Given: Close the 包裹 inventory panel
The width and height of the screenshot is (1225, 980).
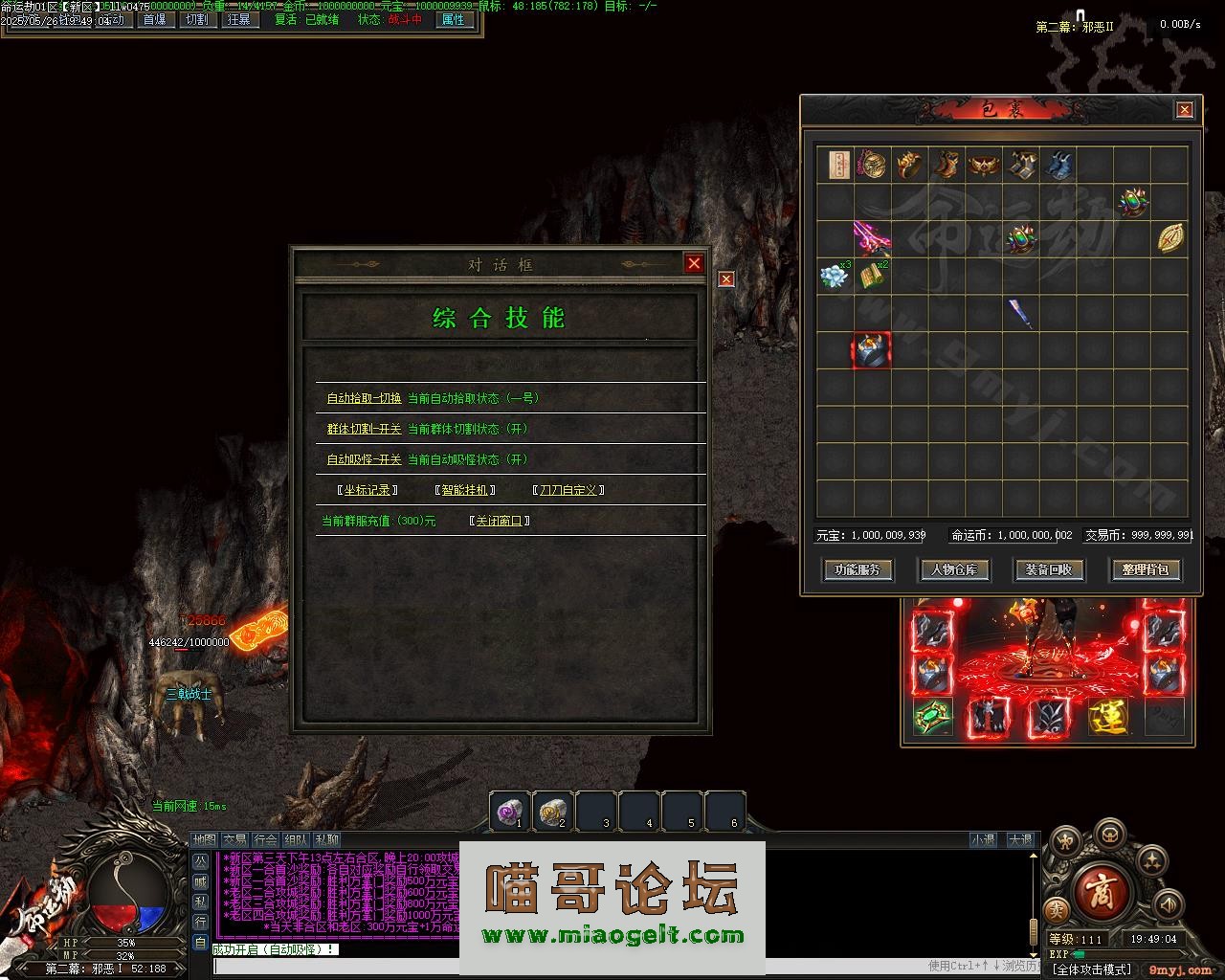Looking at the screenshot, I should tap(1184, 110).
